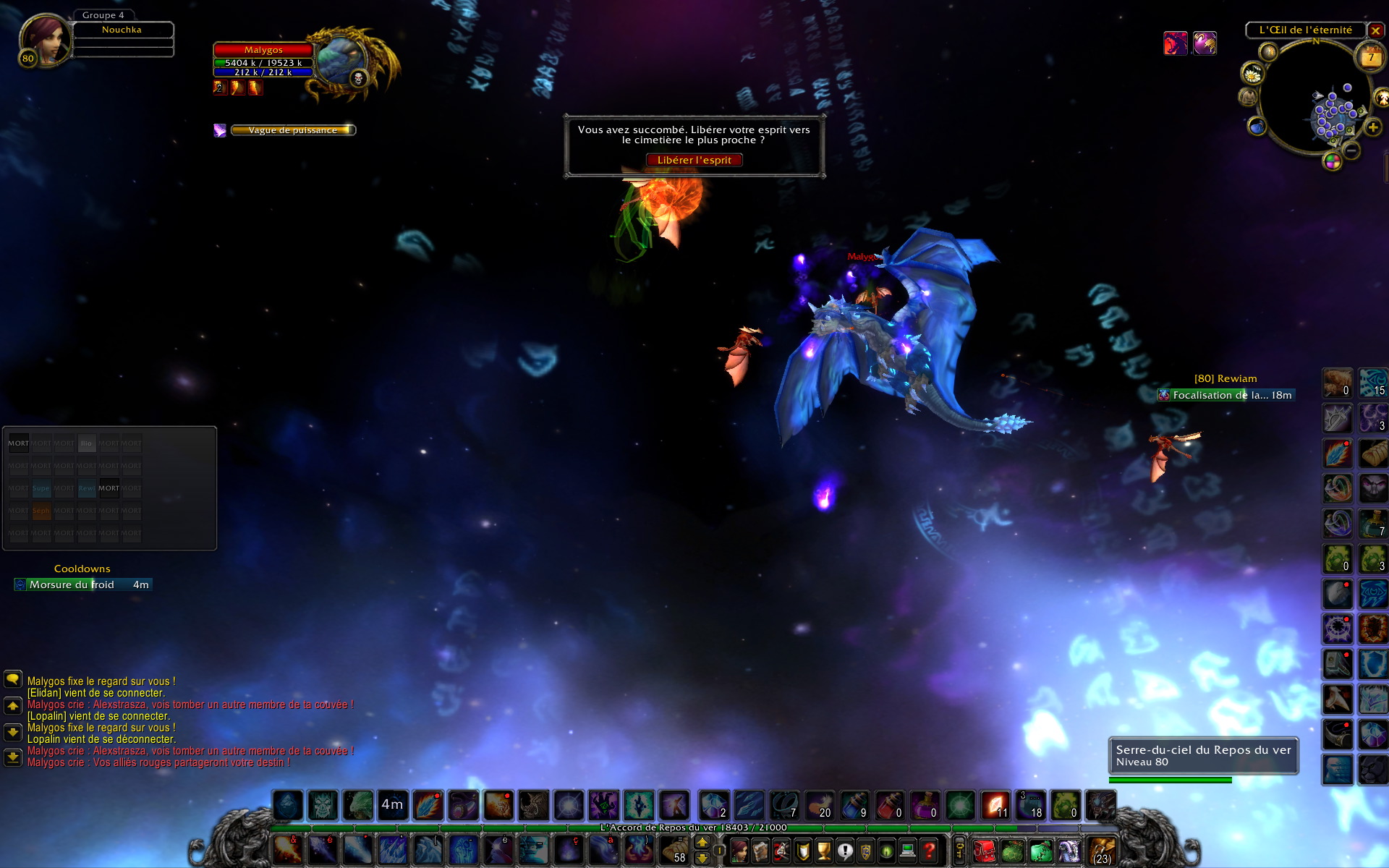The image size is (1389, 868).
Task: Open the main backpack with 23 free slots
Action: (1102, 851)
